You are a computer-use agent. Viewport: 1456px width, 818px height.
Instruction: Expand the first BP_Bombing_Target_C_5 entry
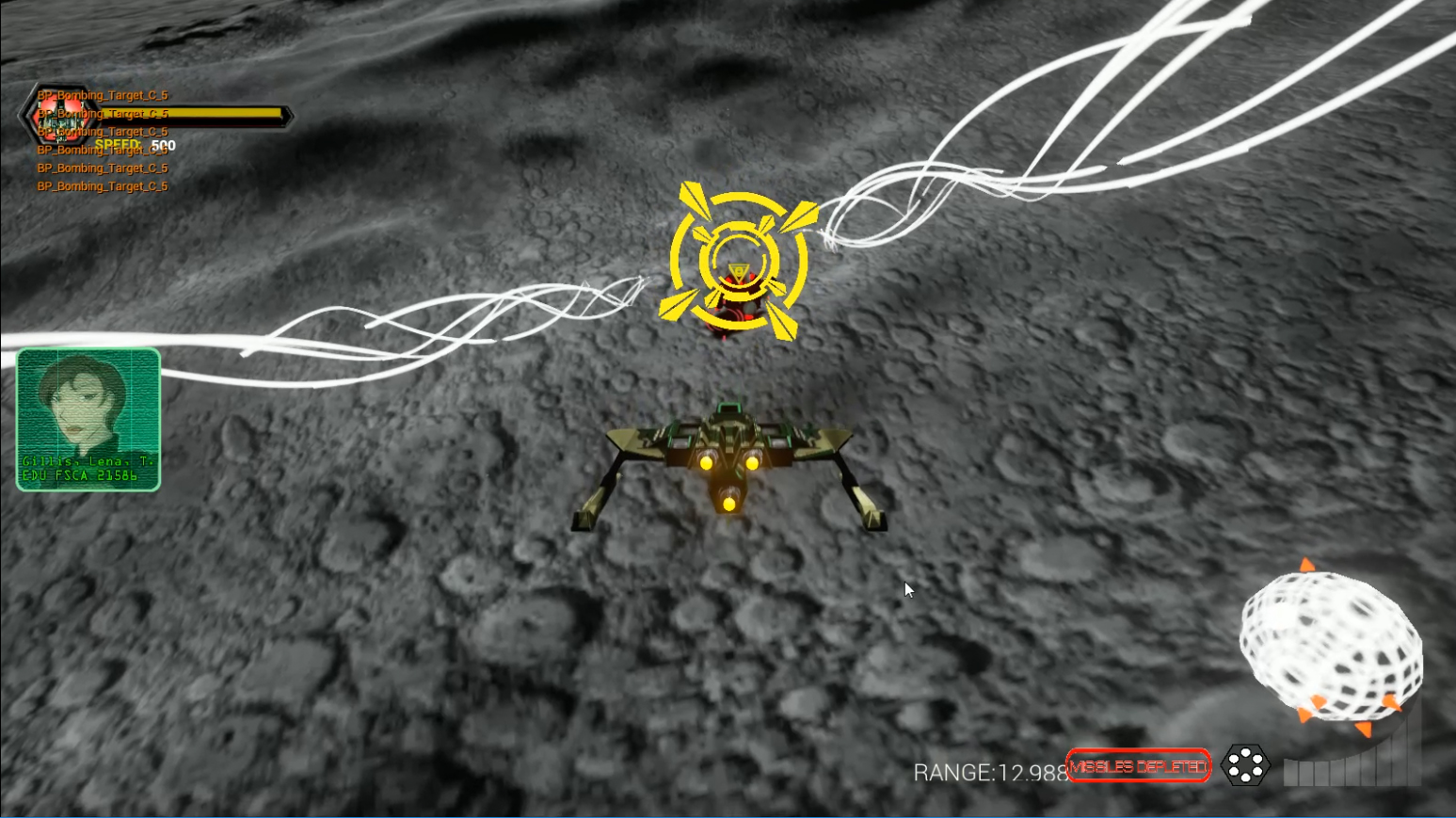click(102, 95)
